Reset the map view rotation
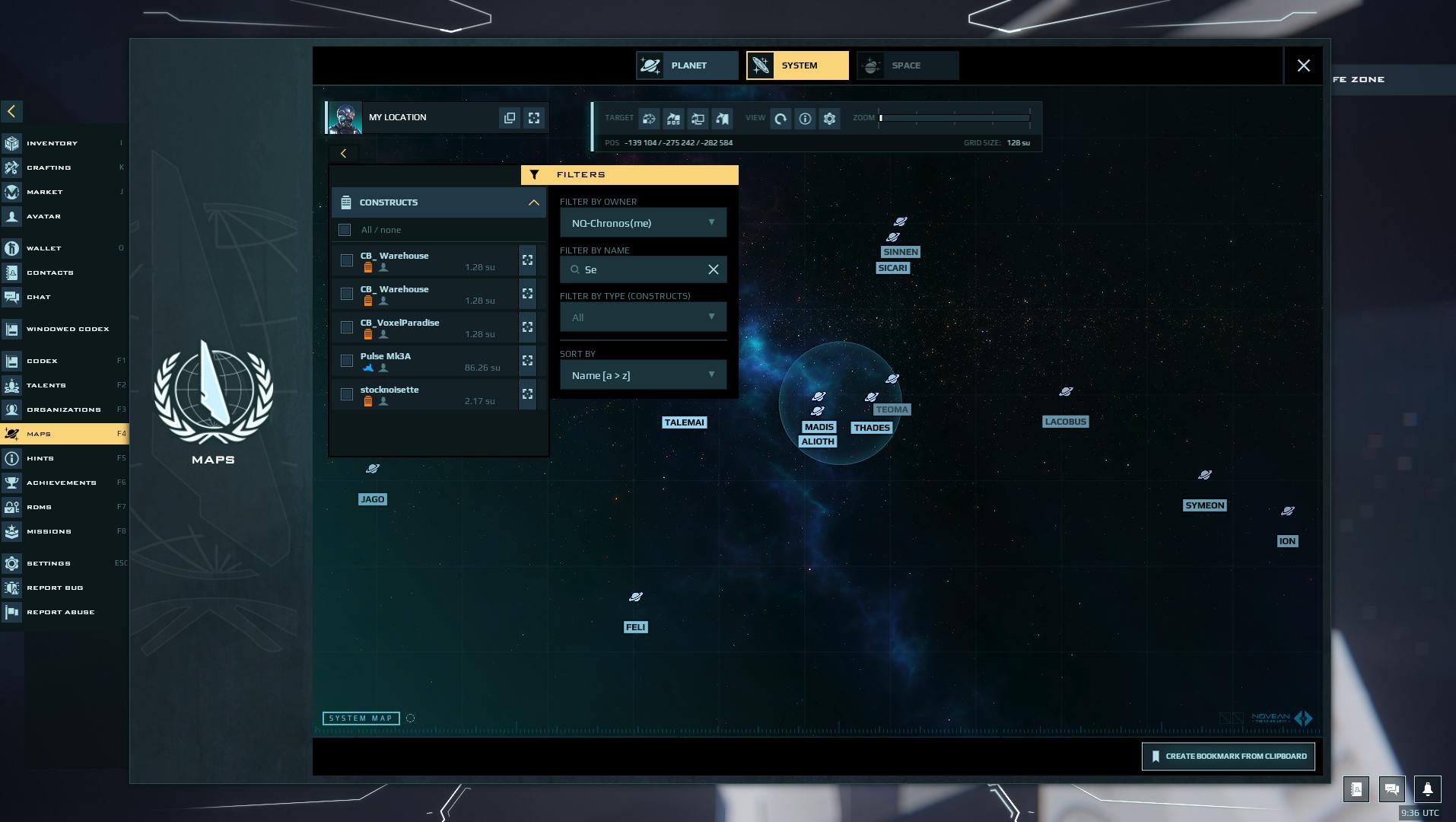Screen dimensions: 1456x822 780,119
